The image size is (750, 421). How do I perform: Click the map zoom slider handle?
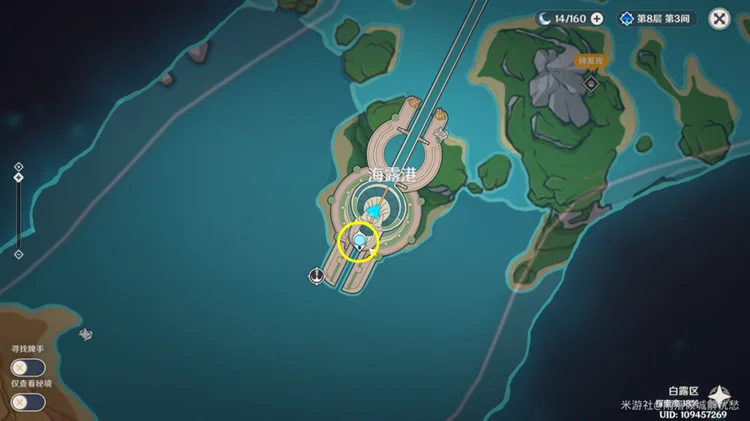tap(18, 178)
